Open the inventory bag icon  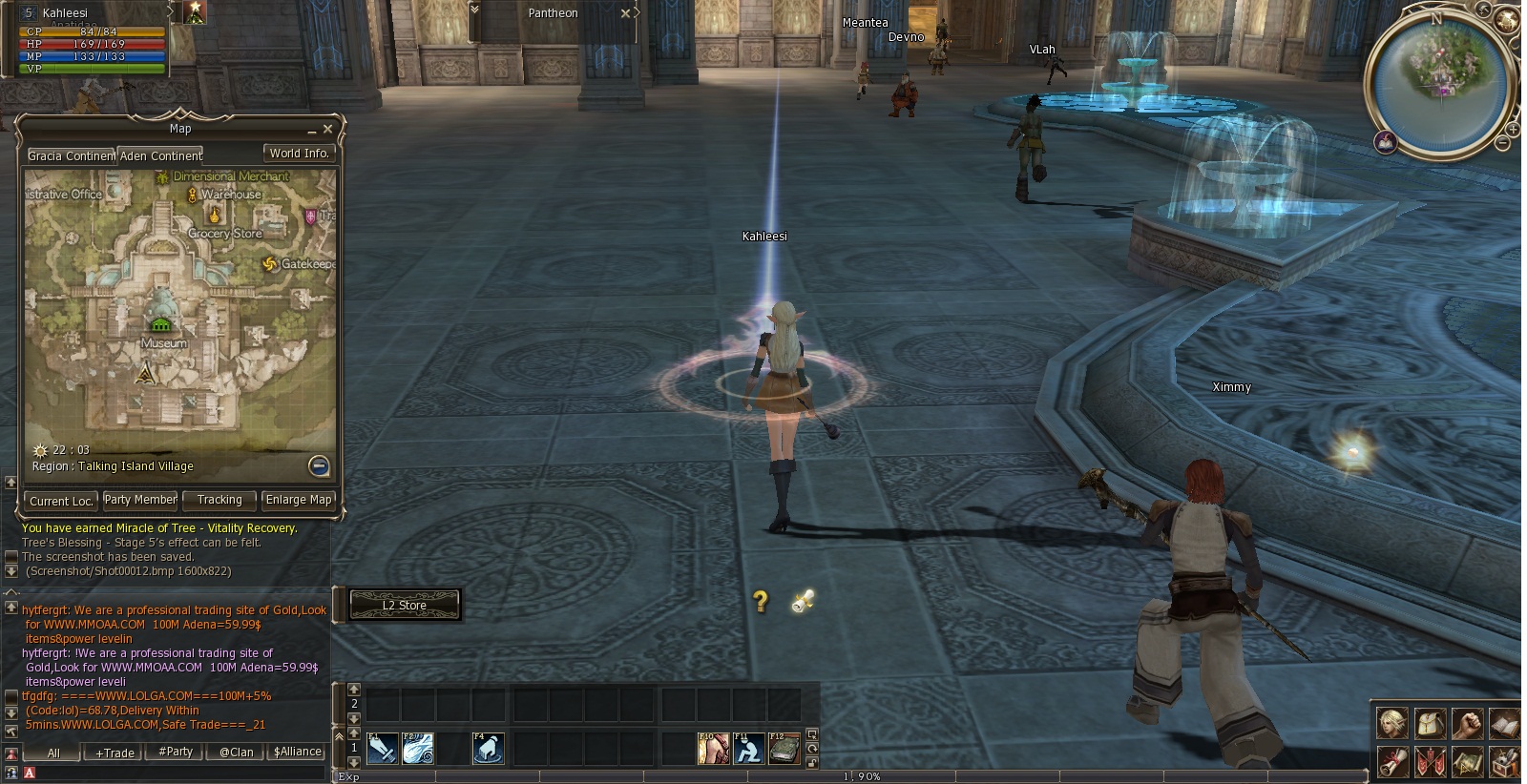click(1429, 724)
